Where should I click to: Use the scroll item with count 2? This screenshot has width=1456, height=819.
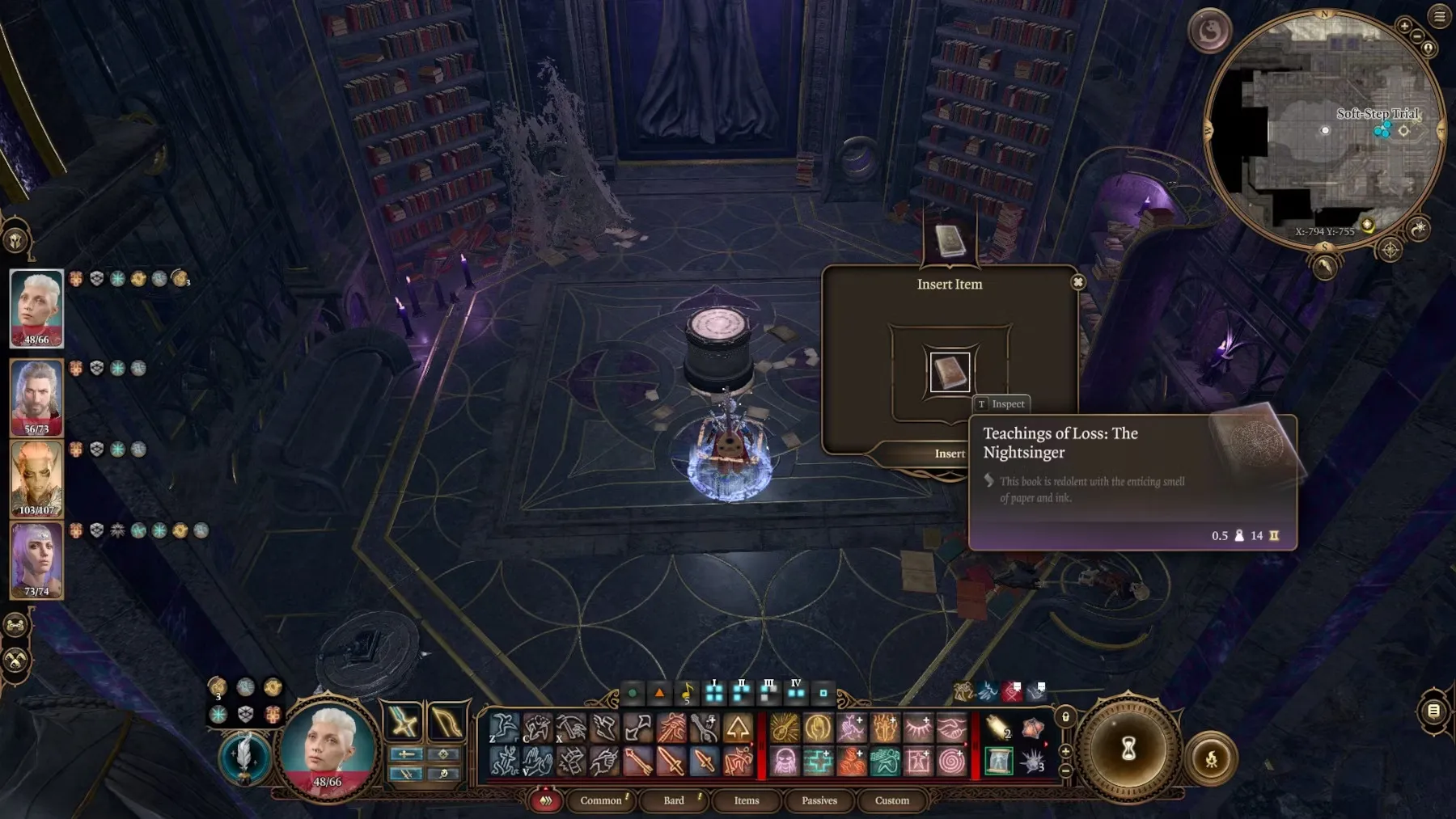tap(998, 728)
